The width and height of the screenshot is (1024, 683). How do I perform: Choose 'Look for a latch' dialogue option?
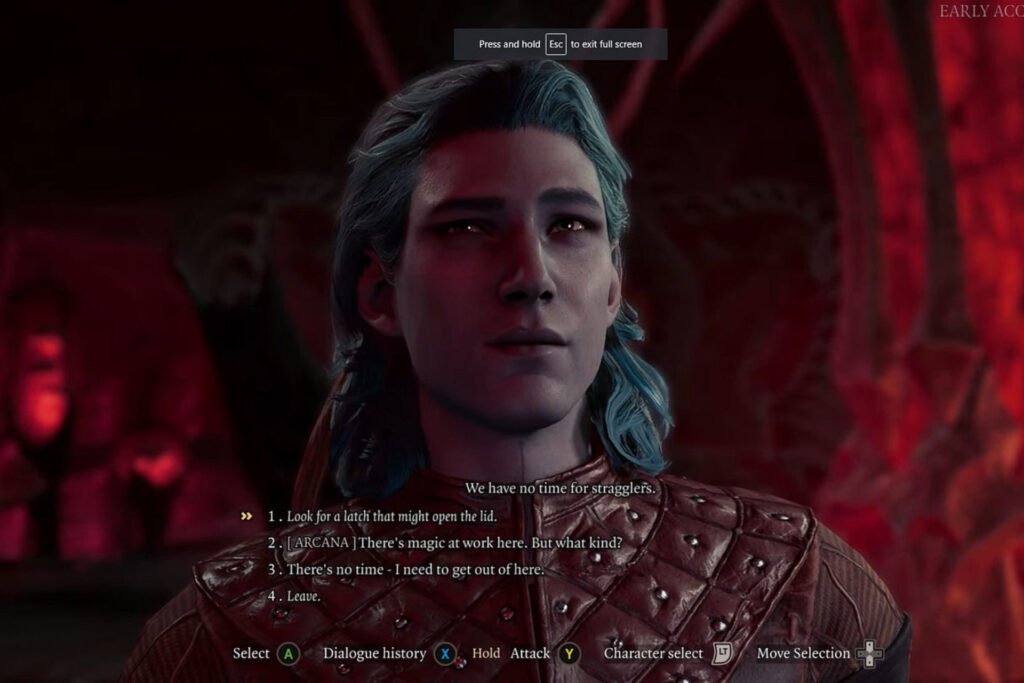coord(391,516)
